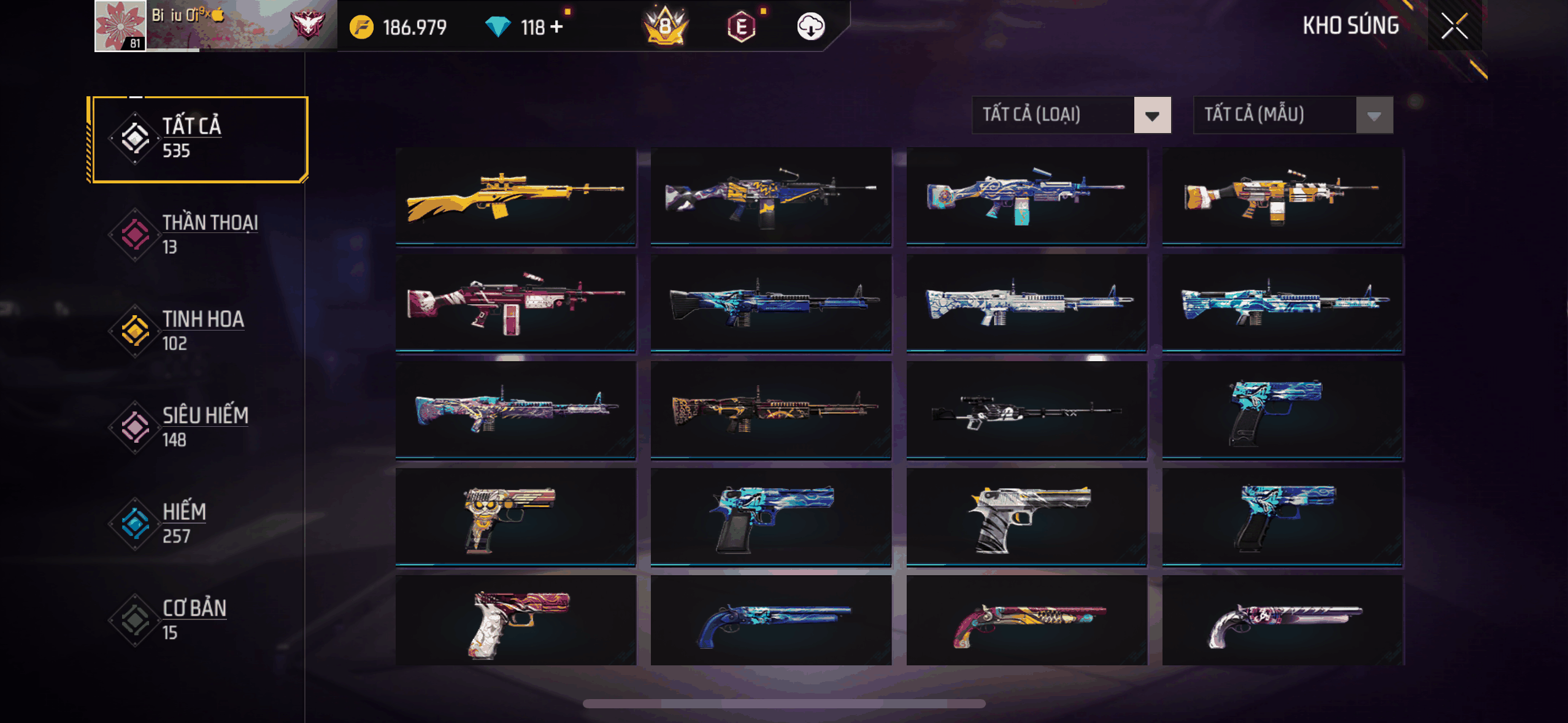
Task: Select the Tất Cả category tab
Action: (x=196, y=139)
